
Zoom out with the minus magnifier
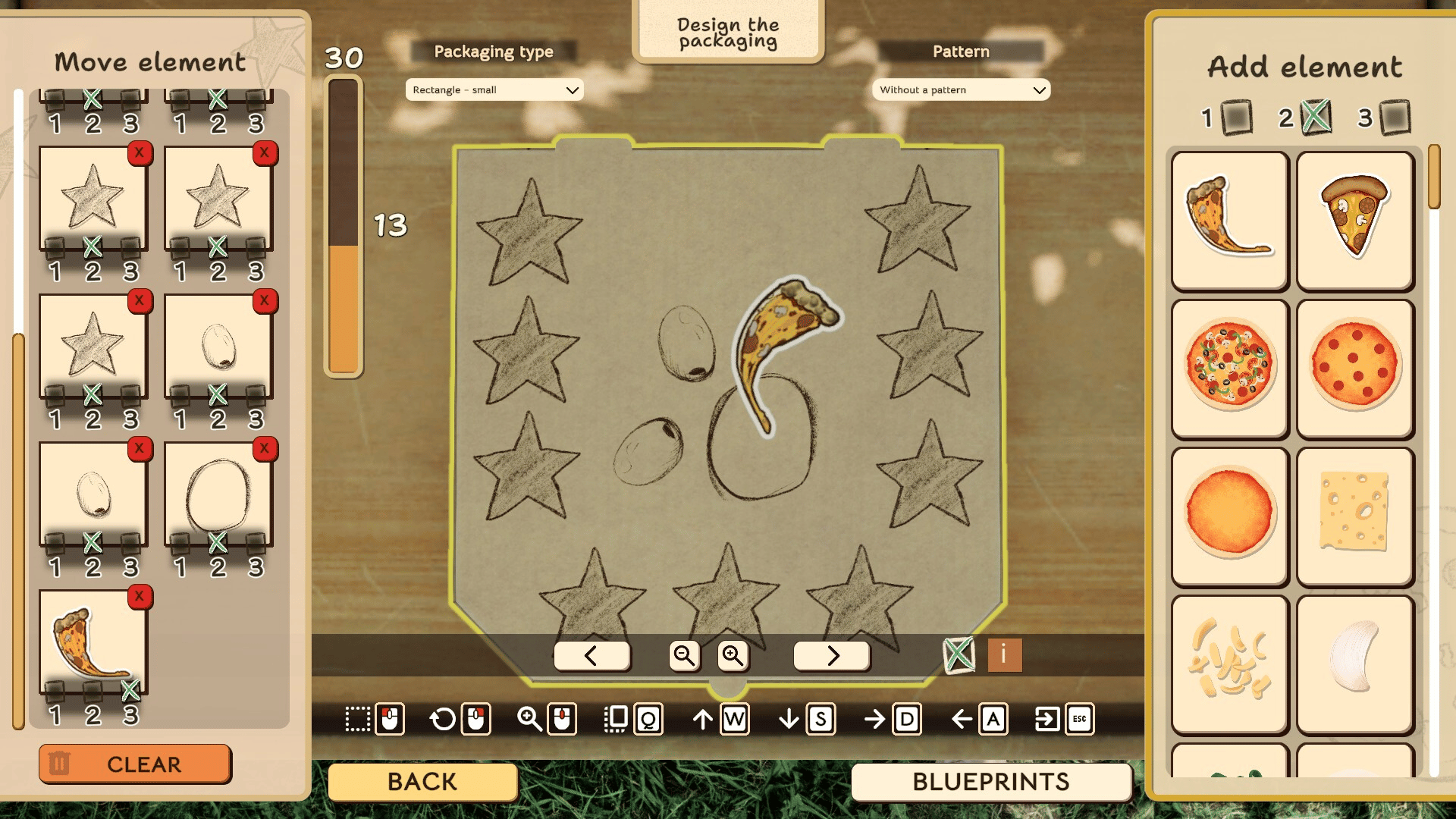coord(684,655)
